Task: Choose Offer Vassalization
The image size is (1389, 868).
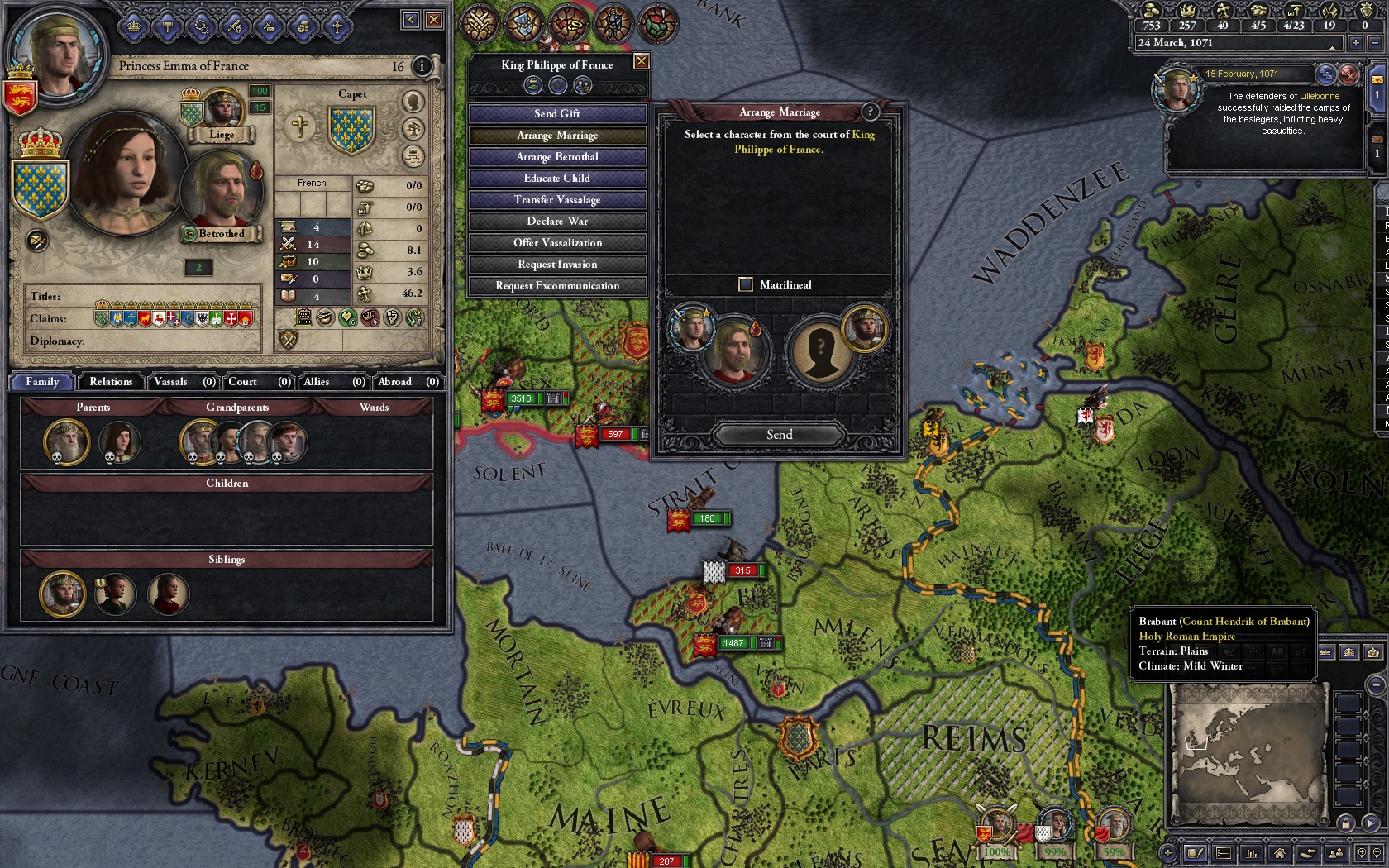Action: coord(557,243)
